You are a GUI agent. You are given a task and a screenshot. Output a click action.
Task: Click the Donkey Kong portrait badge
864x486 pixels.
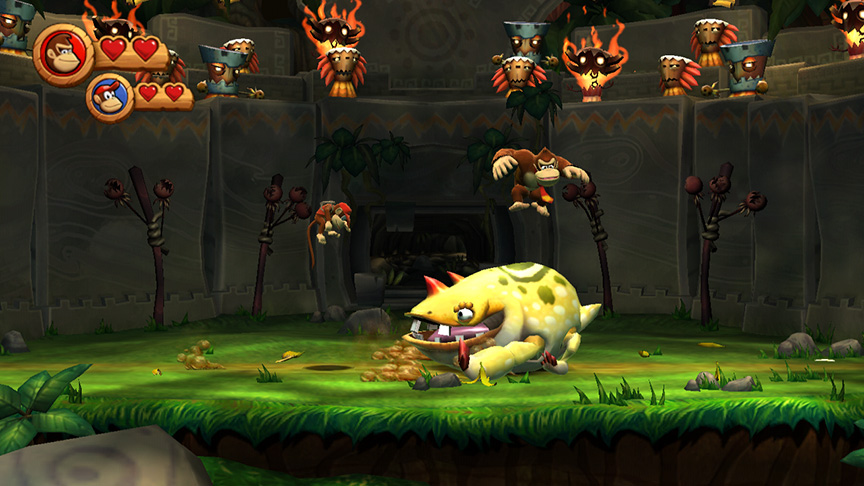(x=64, y=52)
